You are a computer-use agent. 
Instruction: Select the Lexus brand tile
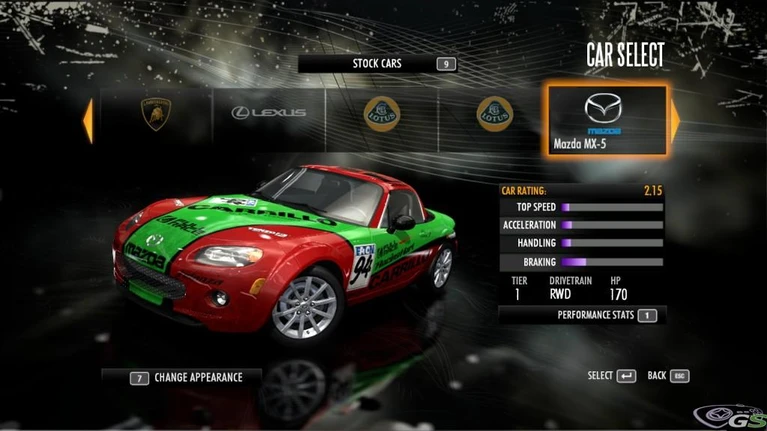(268, 113)
